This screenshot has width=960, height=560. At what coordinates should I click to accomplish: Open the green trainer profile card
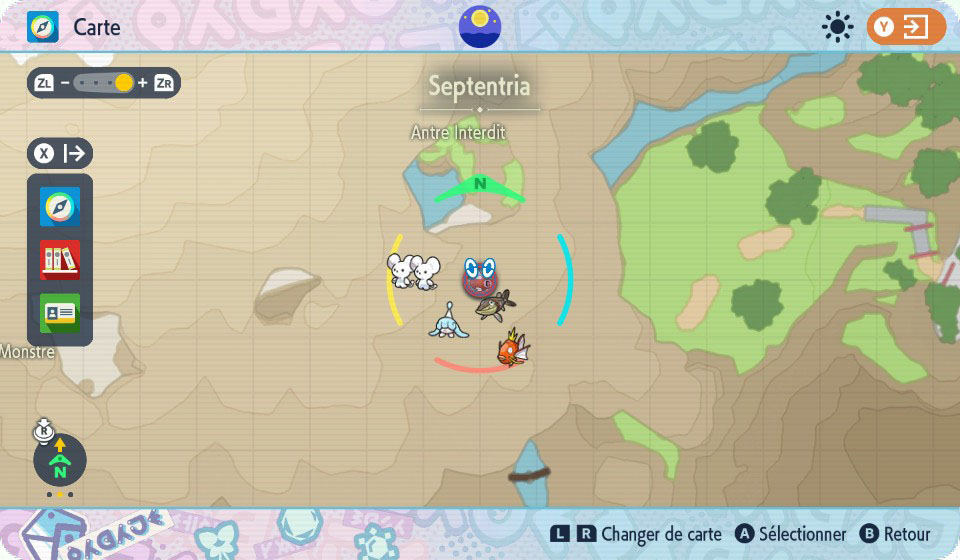click(60, 313)
